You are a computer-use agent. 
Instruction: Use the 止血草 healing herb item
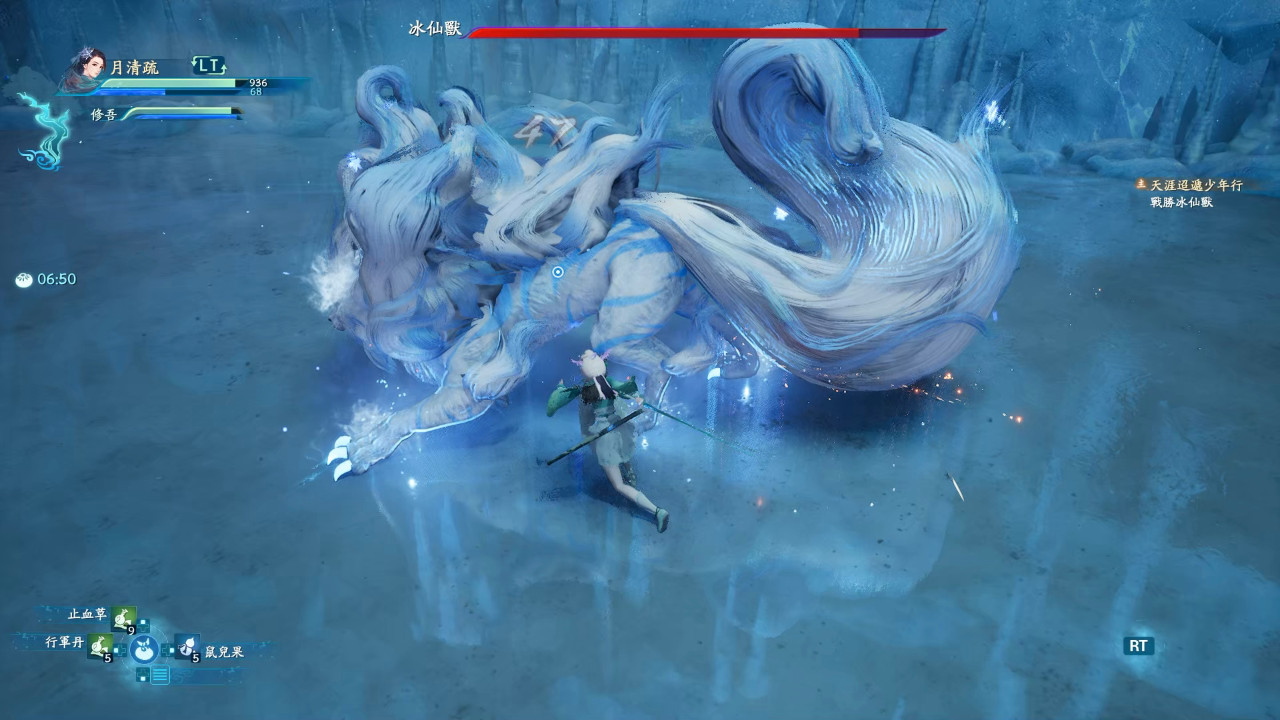pyautogui.click(x=124, y=618)
